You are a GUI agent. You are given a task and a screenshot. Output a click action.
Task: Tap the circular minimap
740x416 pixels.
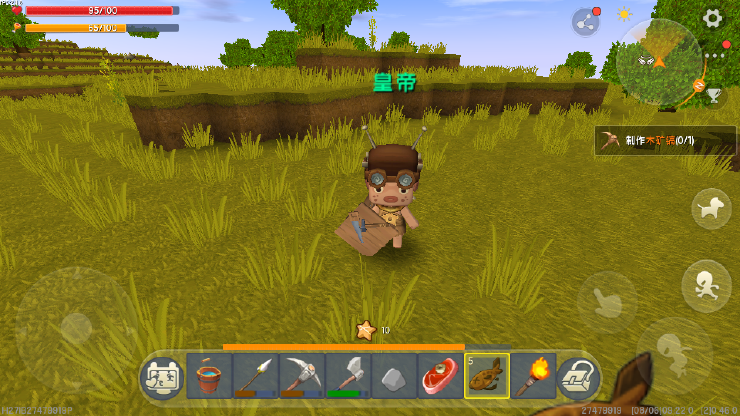(x=658, y=62)
